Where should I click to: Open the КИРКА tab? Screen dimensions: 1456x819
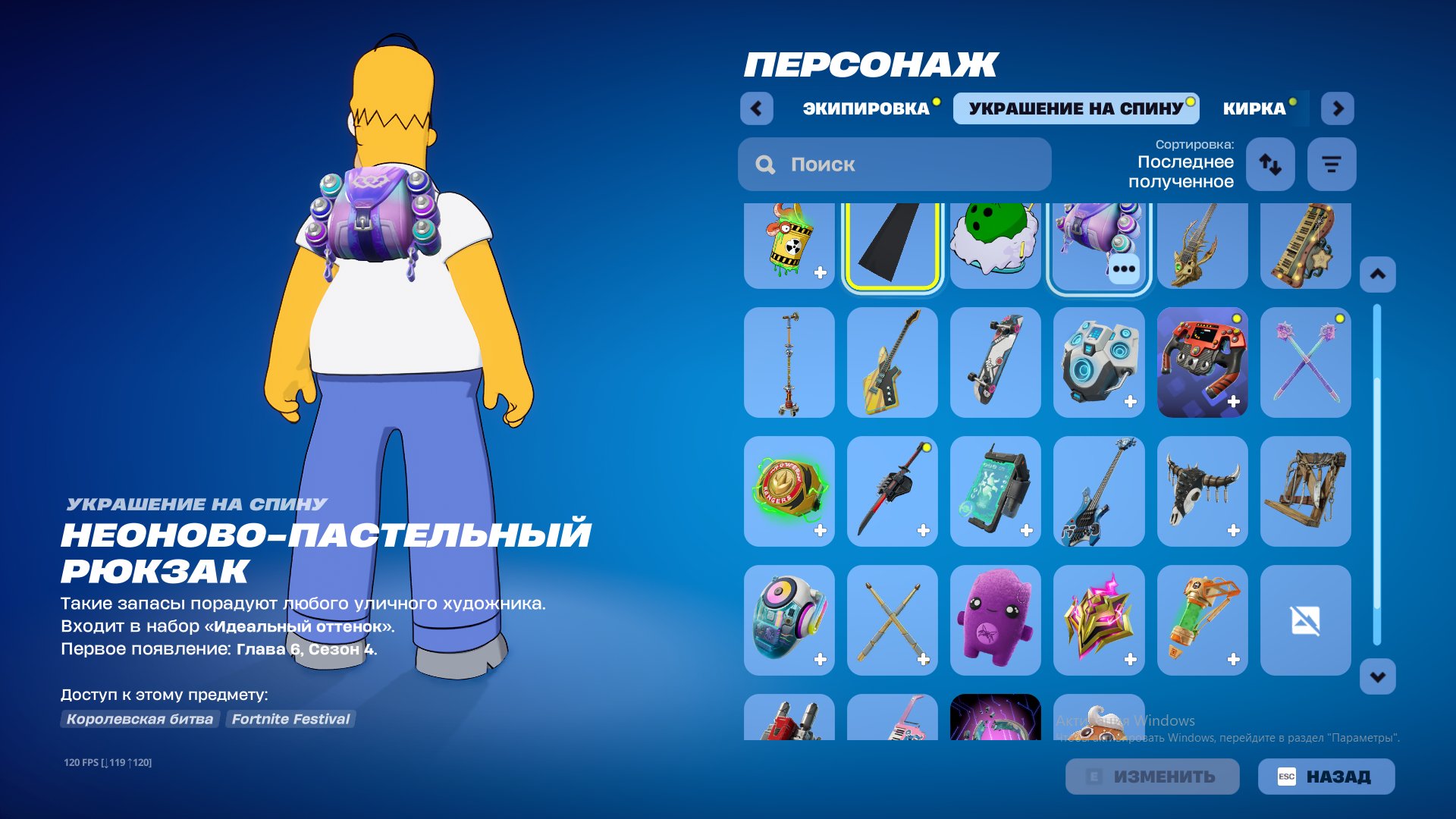(x=1255, y=108)
